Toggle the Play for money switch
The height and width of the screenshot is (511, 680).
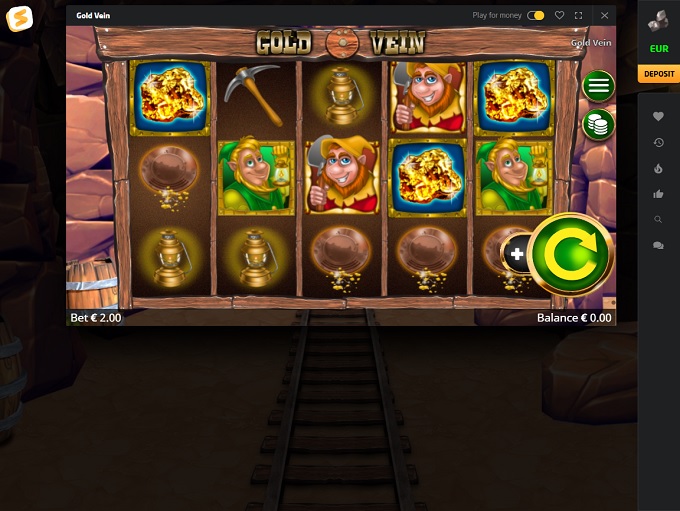click(536, 16)
